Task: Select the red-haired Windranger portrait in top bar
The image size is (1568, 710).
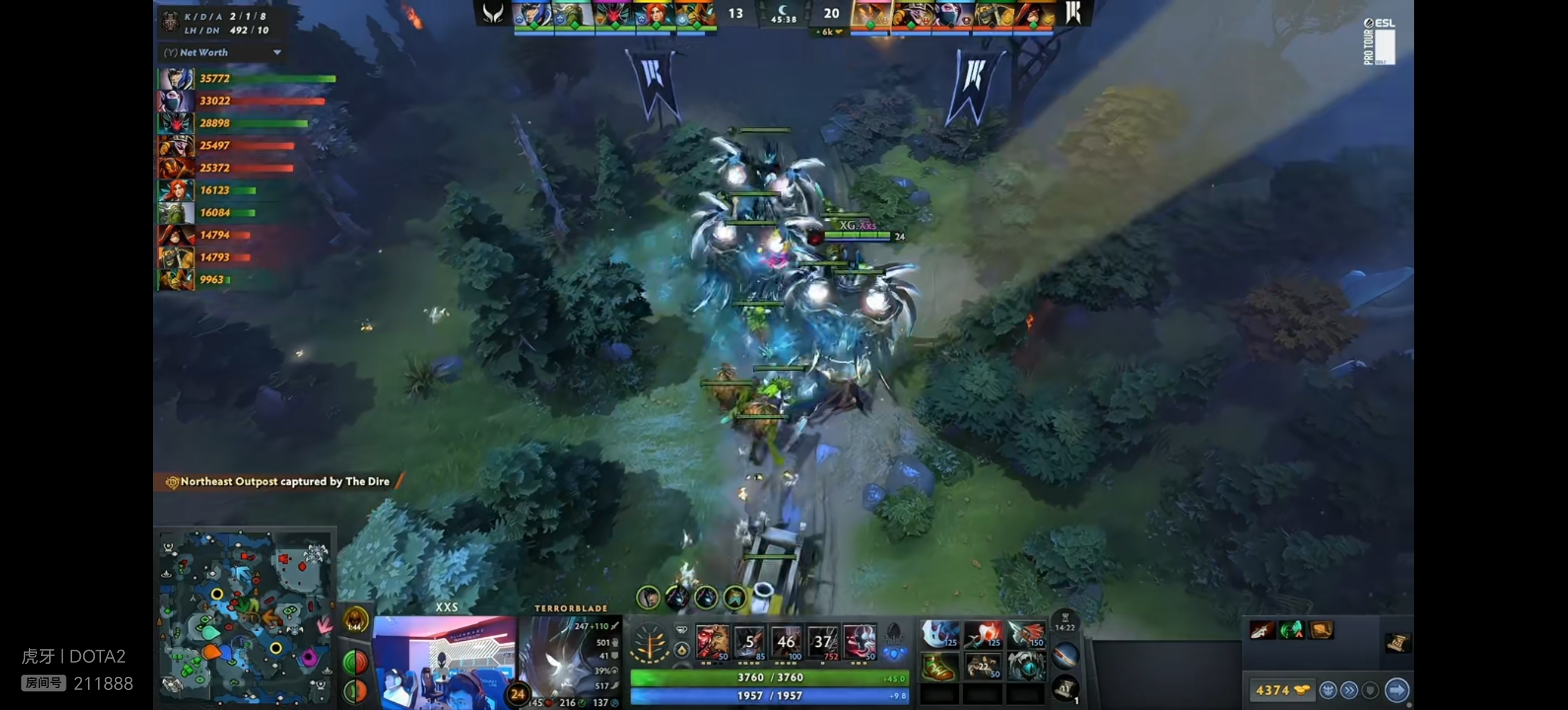Action: click(655, 14)
